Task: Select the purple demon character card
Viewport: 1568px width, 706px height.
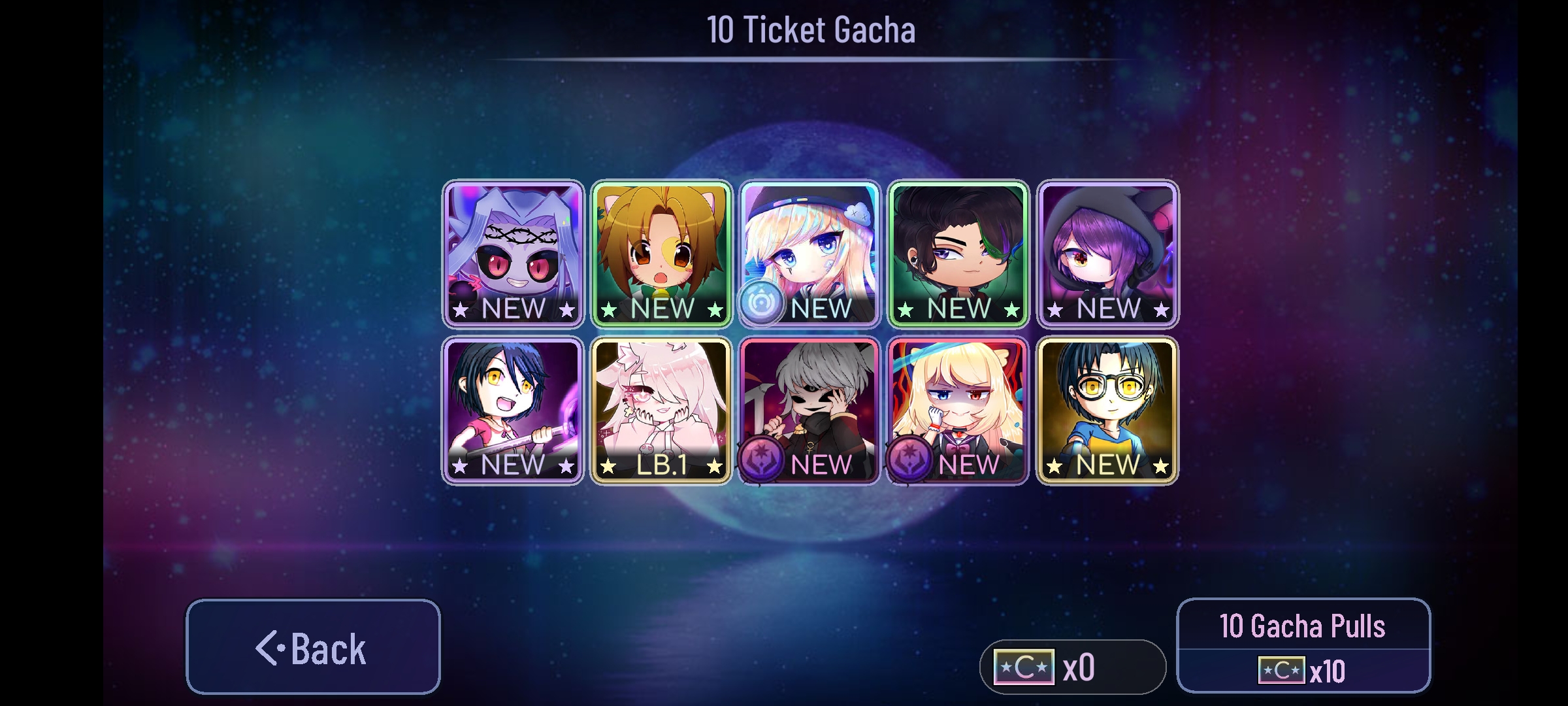Action: pos(514,248)
